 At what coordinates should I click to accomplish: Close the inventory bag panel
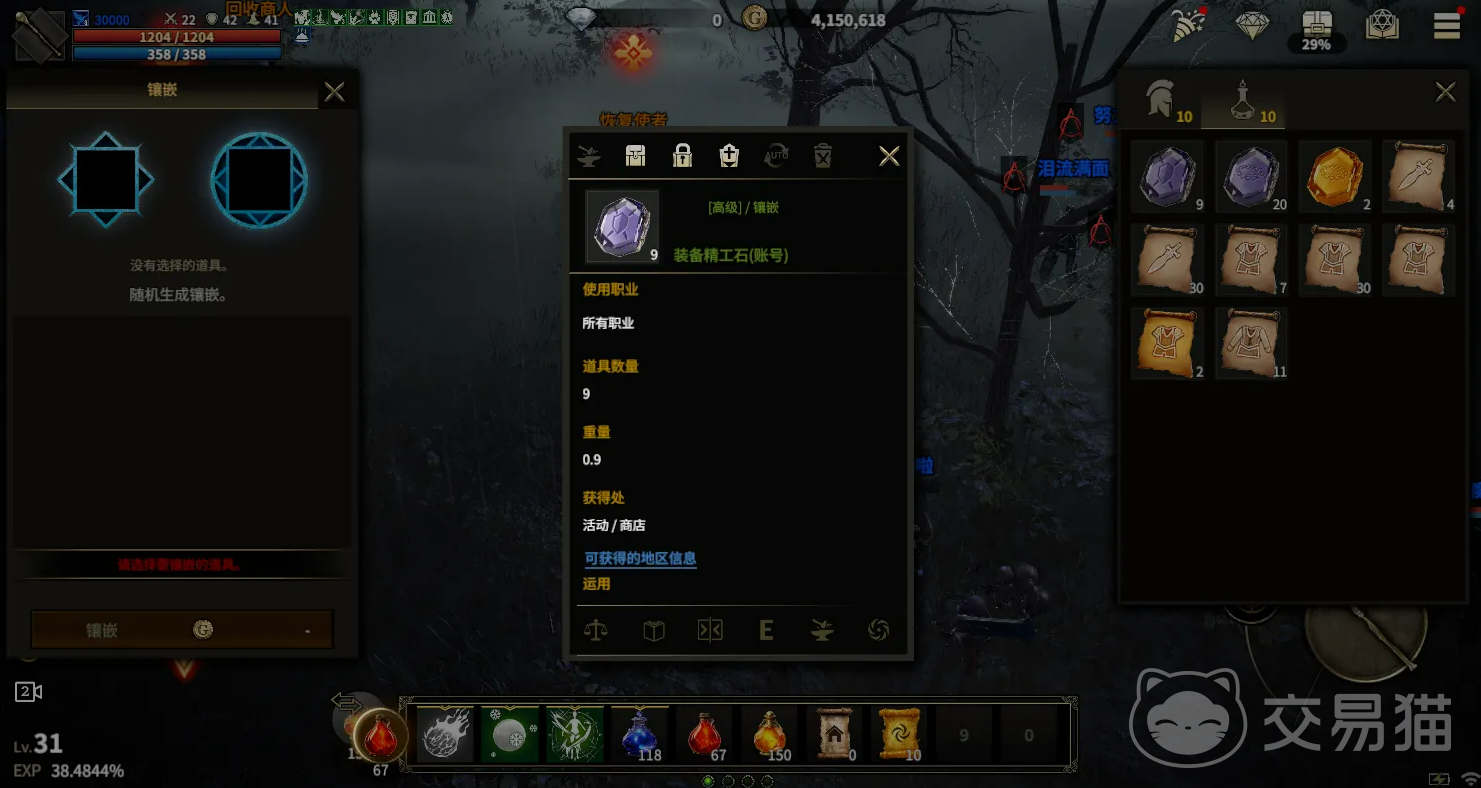[1445, 93]
